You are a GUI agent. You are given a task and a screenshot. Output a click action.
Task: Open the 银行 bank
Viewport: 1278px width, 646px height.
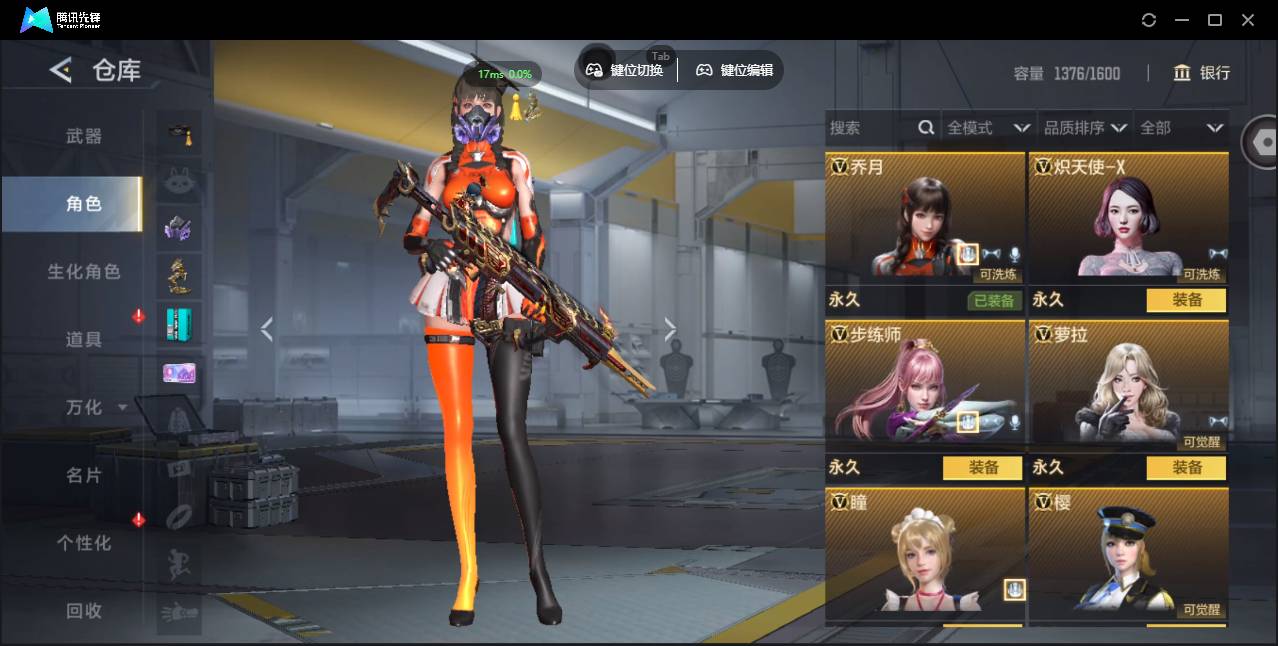point(1202,73)
